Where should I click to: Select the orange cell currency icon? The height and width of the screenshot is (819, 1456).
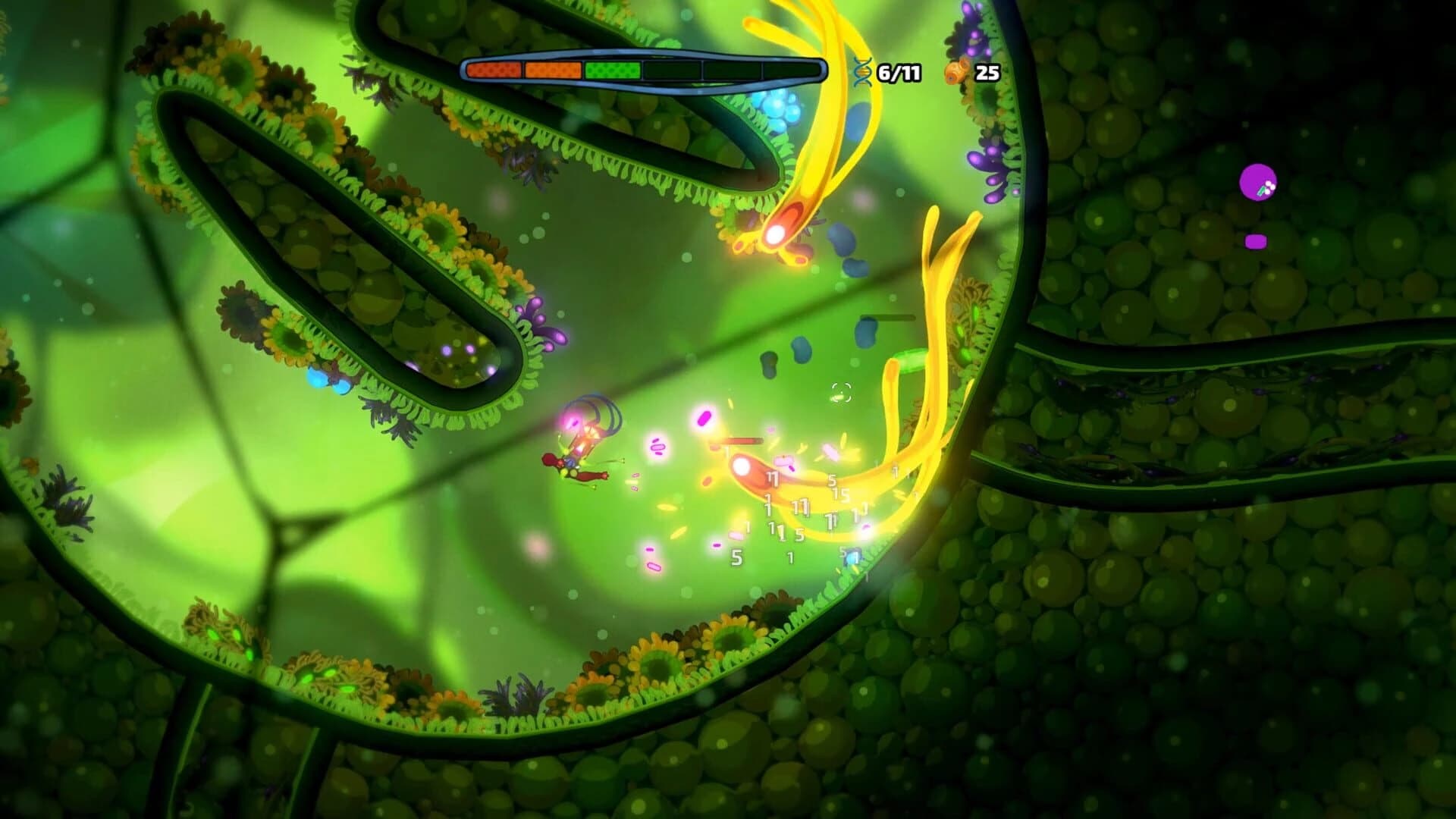957,72
